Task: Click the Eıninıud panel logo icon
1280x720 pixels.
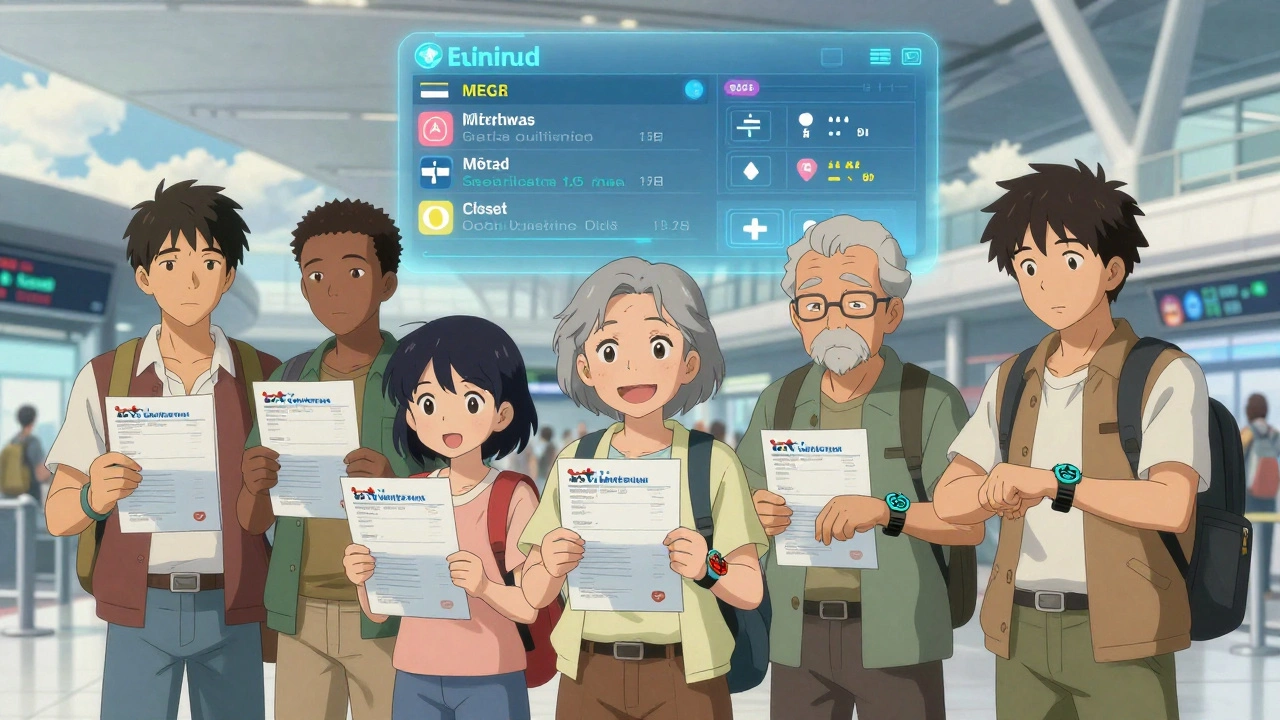Action: point(428,56)
